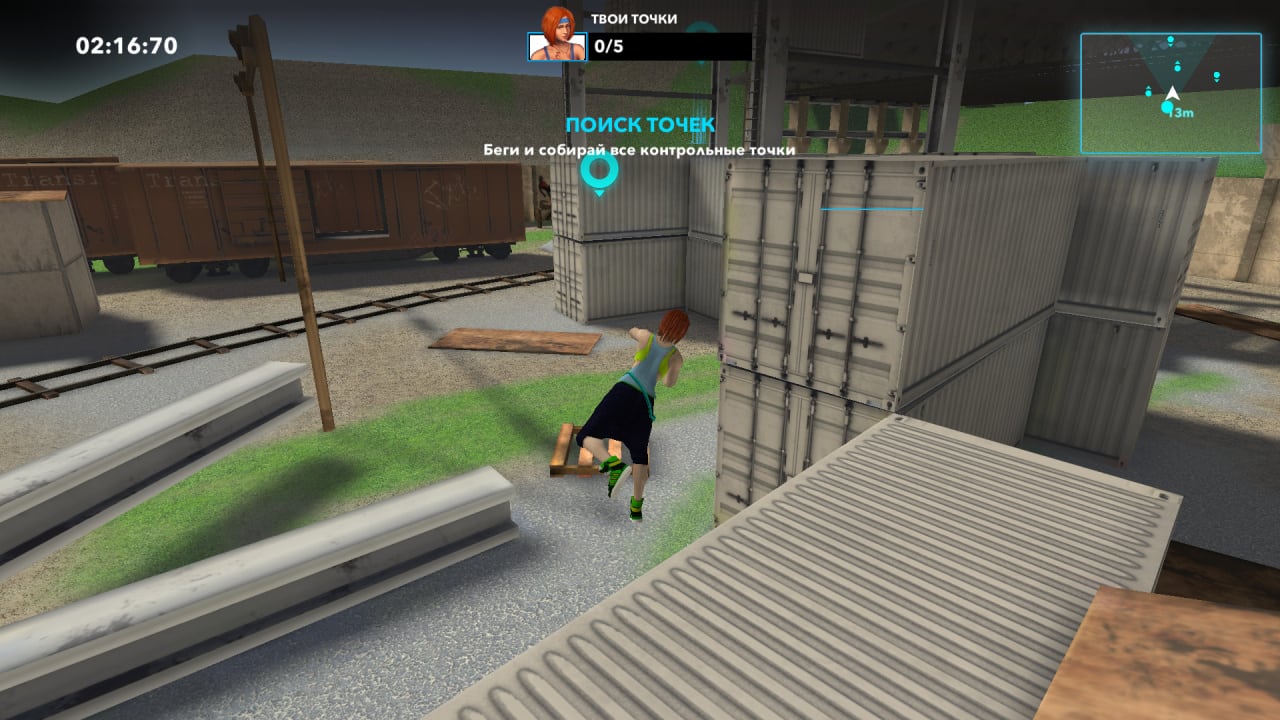Viewport: 1280px width, 720px height.
Task: Click the cyan checkpoint waypoint marker
Action: tap(599, 171)
